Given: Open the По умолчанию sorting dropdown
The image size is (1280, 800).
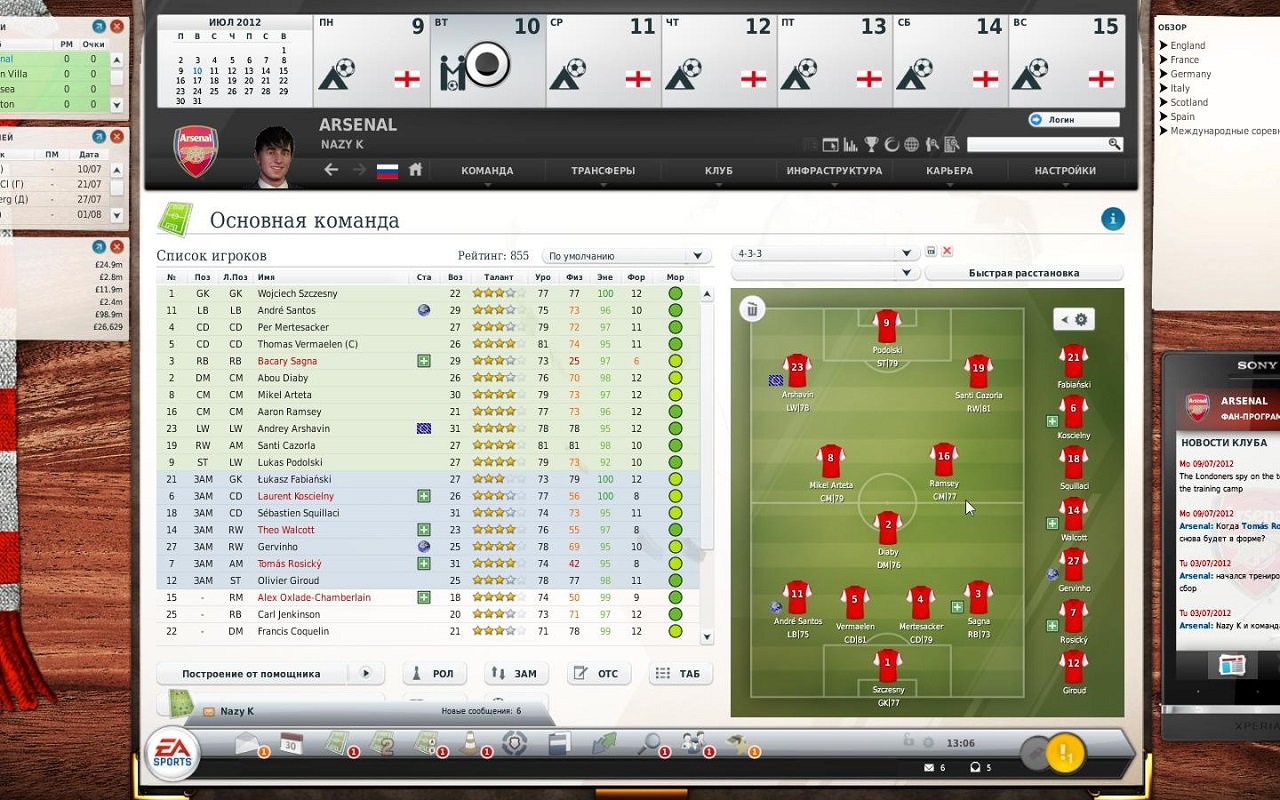Looking at the screenshot, I should [x=625, y=255].
